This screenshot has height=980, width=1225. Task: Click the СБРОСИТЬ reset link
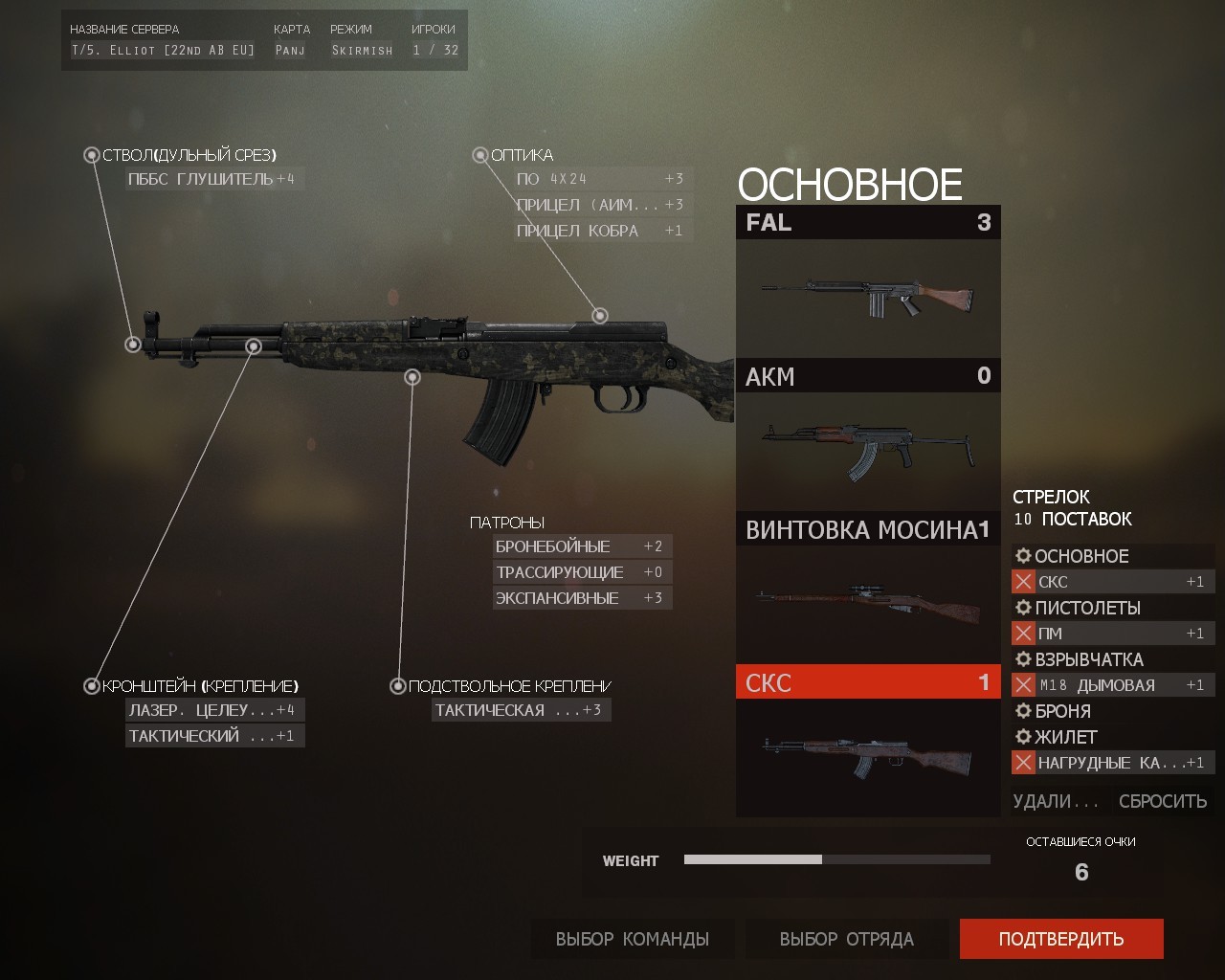[1161, 800]
